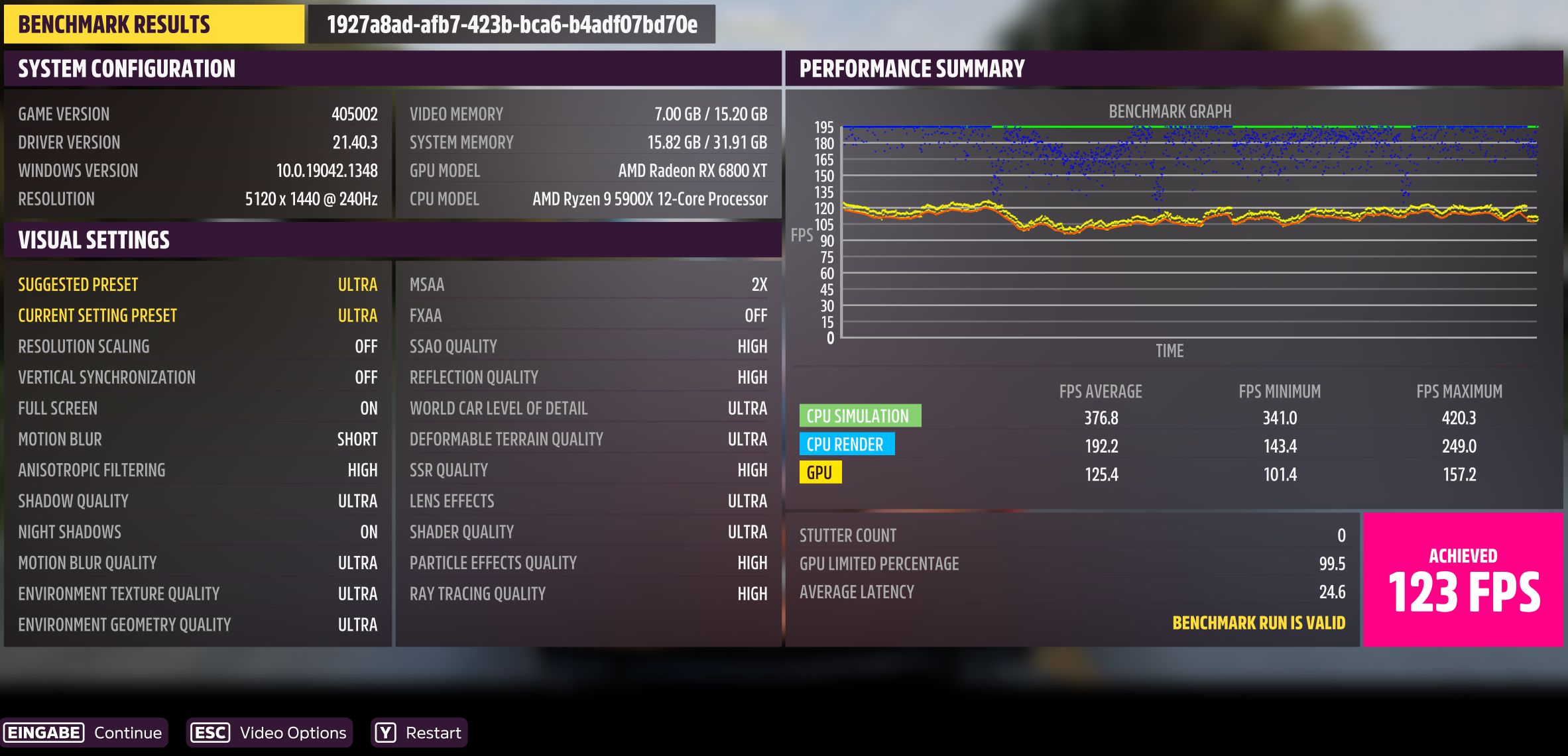Click the ESC key icon at bottom
This screenshot has height=756, width=1568.
(x=209, y=733)
